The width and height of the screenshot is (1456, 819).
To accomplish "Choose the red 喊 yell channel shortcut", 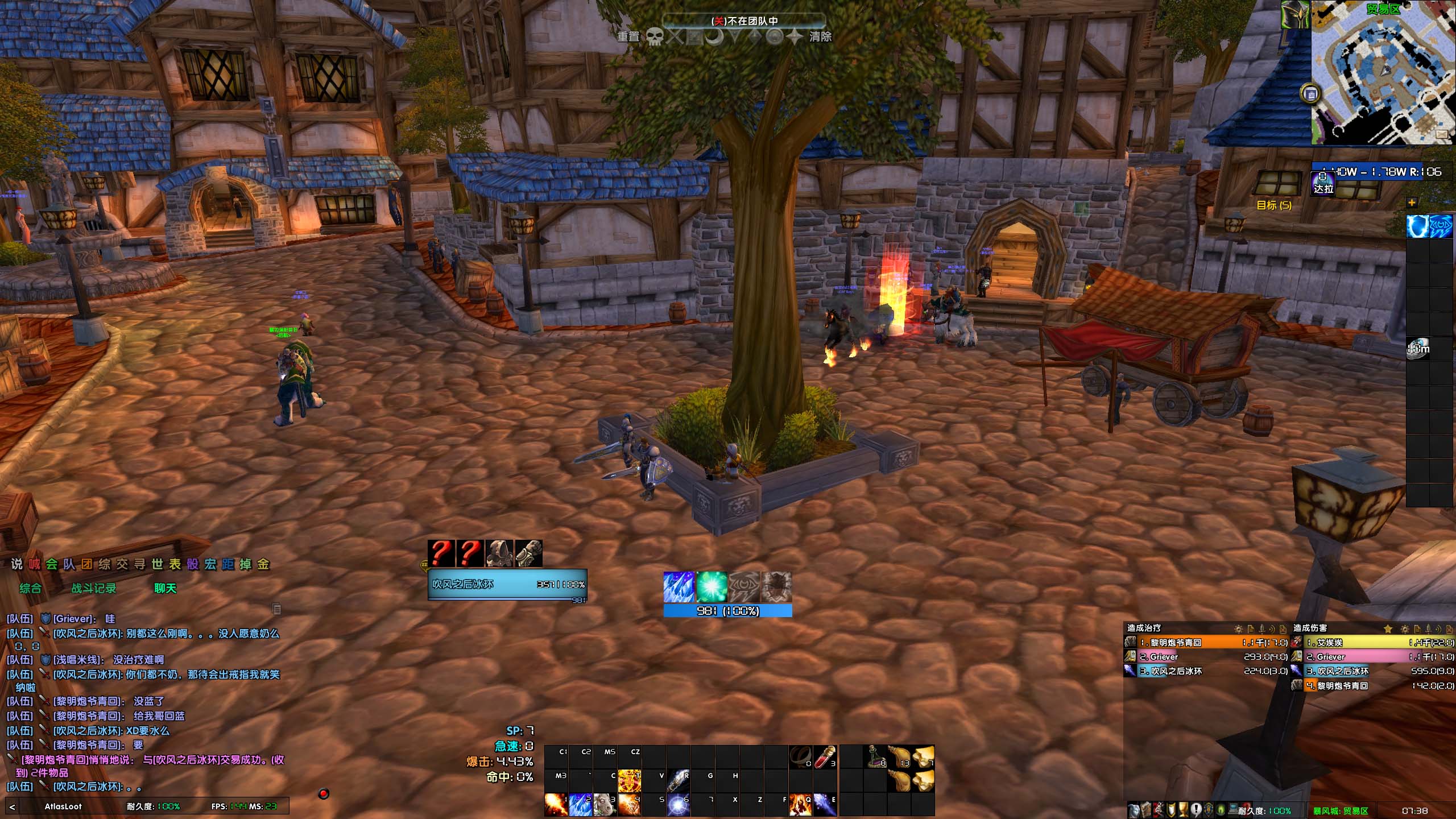I will click(x=35, y=564).
